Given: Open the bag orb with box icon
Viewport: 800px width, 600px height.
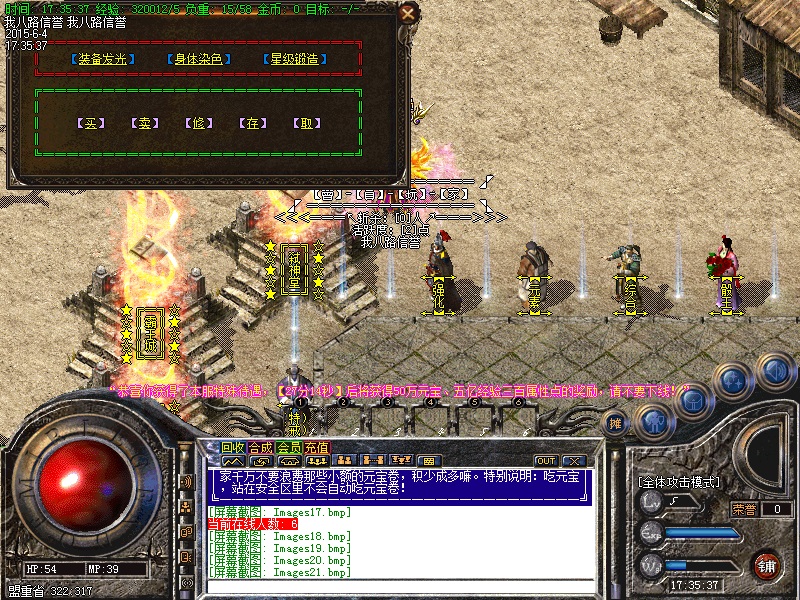Looking at the screenshot, I should coord(695,400).
